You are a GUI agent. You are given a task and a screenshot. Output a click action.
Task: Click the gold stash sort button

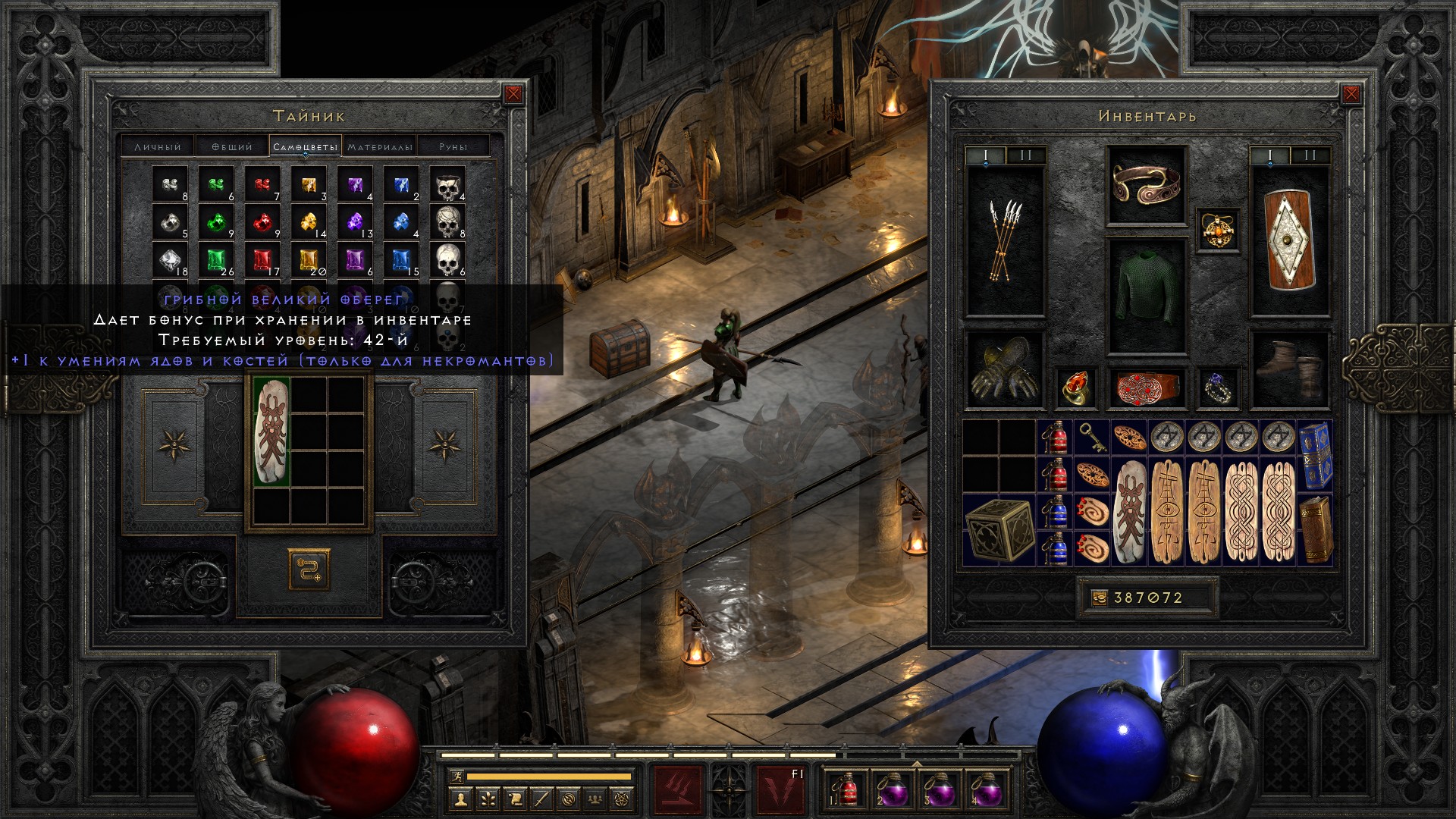[309, 570]
